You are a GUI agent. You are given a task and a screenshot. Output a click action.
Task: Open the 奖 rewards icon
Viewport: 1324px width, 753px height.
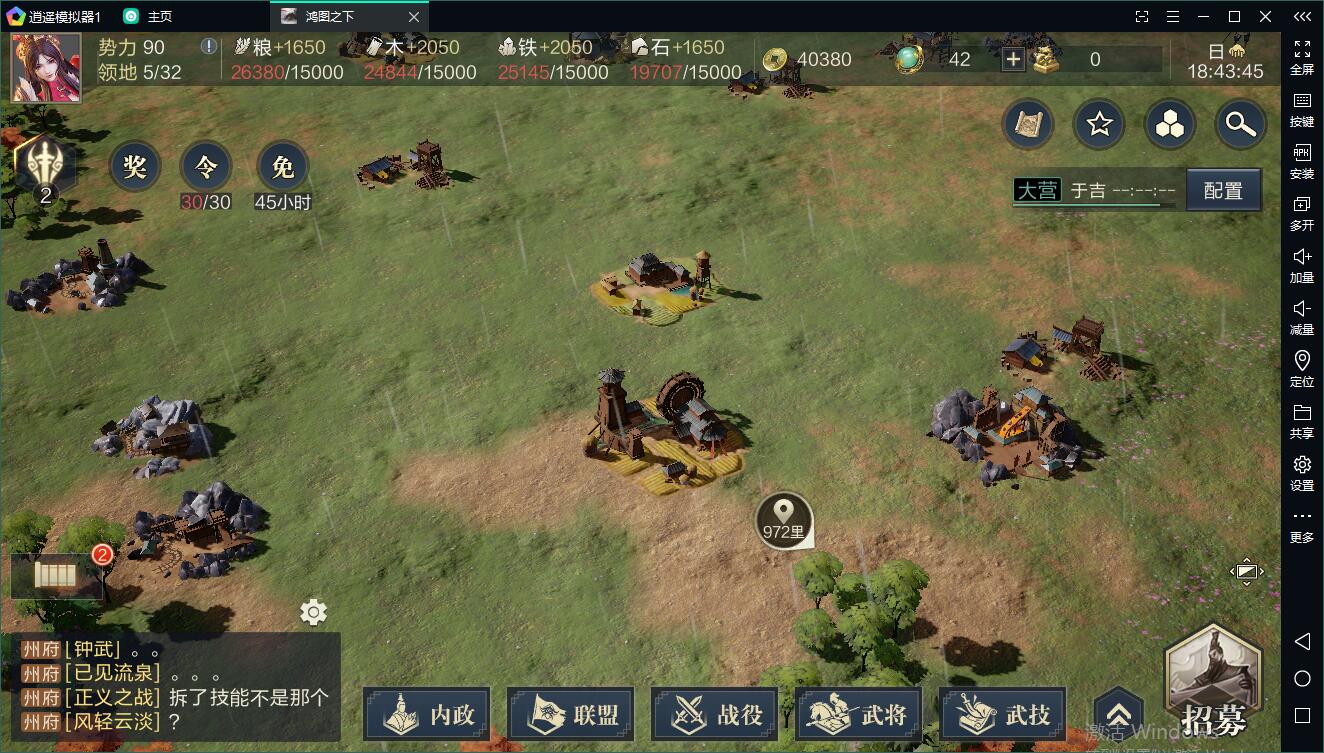coord(135,167)
